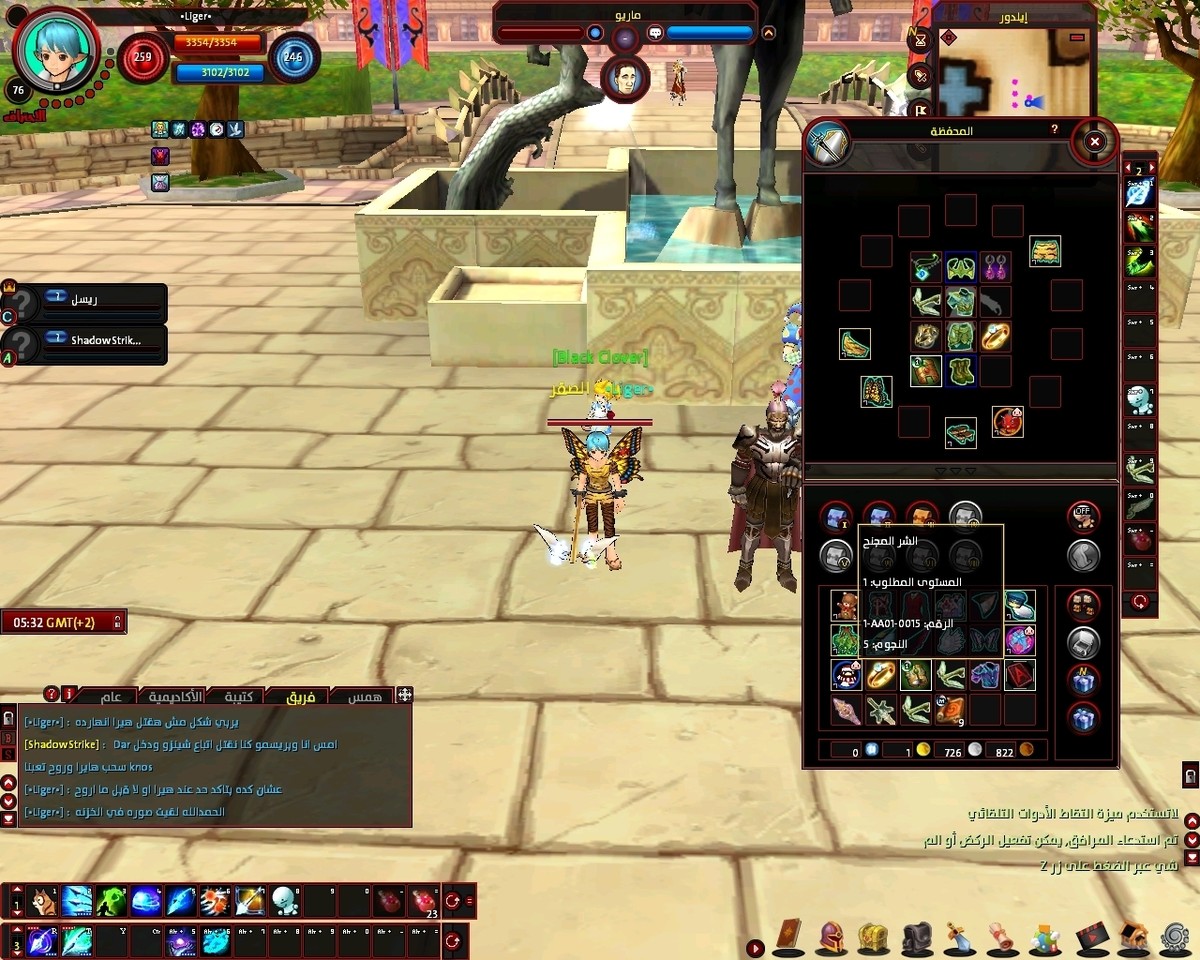The image size is (1200, 960).
Task: Click the minimap
Action: [1040, 72]
